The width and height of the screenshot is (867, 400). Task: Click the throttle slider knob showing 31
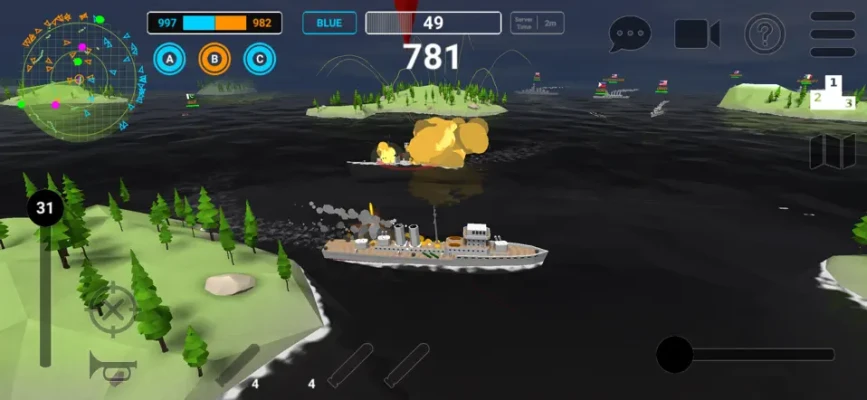(x=44, y=209)
